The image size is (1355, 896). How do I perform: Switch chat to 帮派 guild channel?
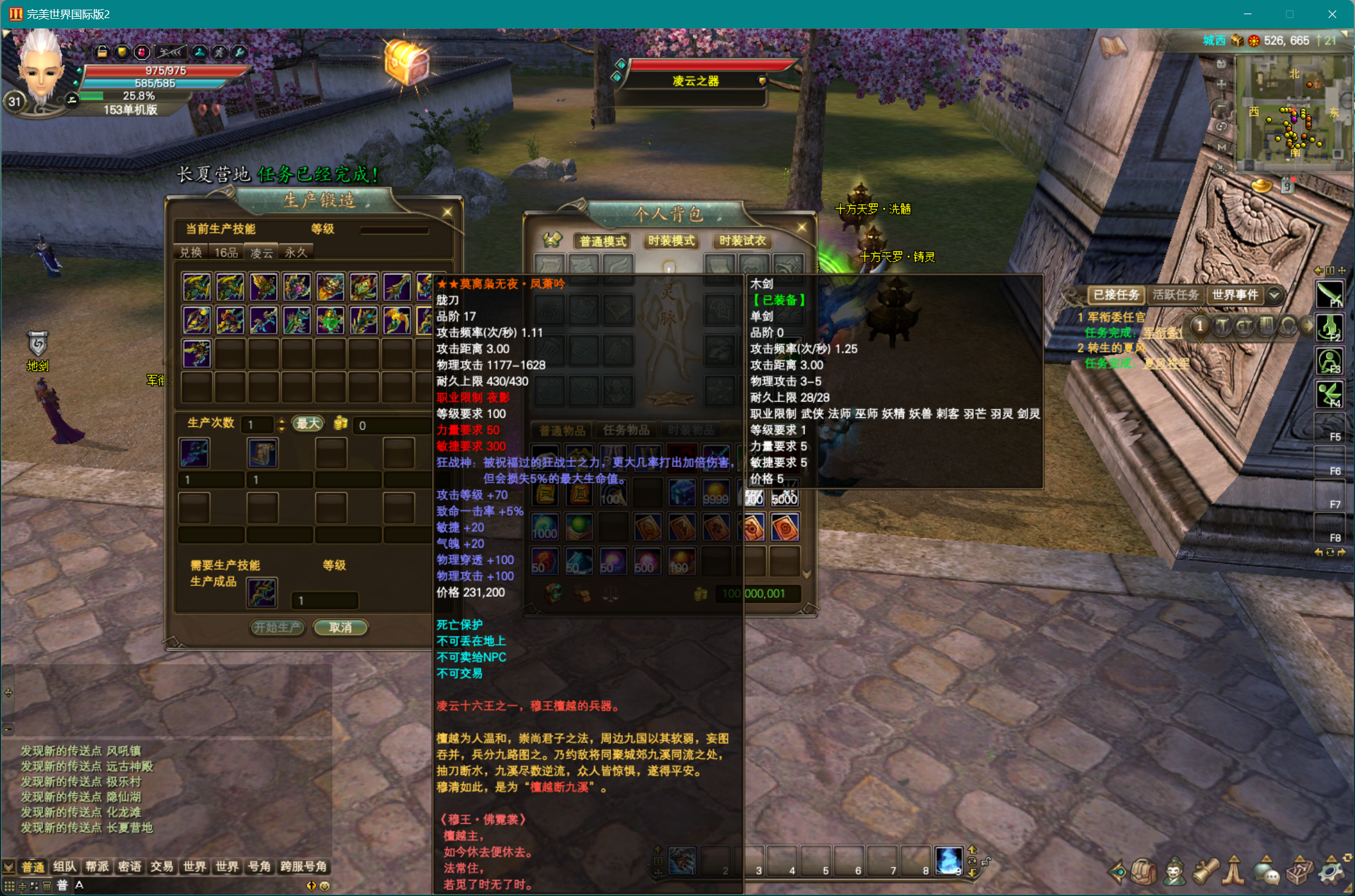click(97, 867)
